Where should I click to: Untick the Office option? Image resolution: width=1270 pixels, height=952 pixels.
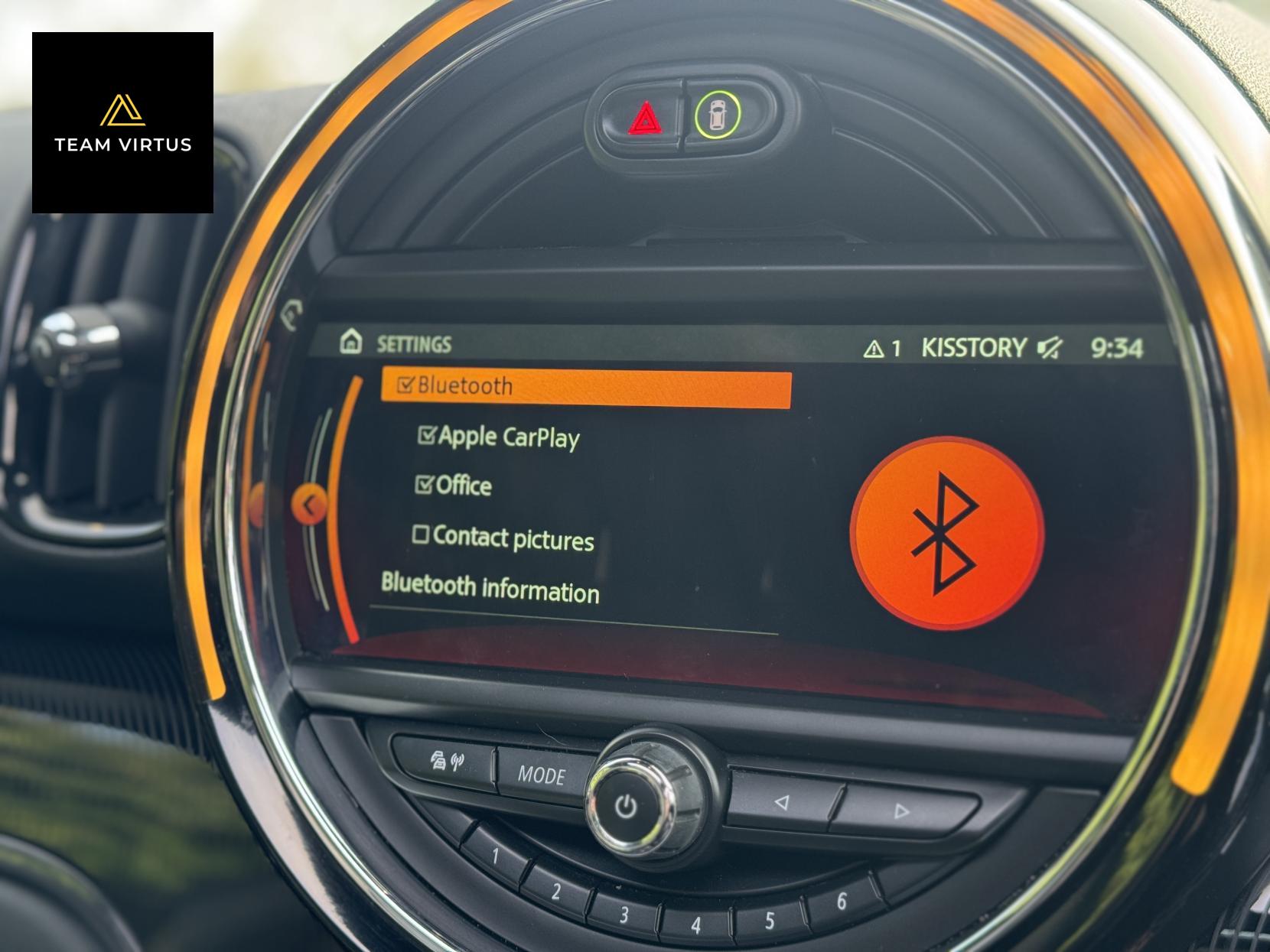click(x=424, y=485)
